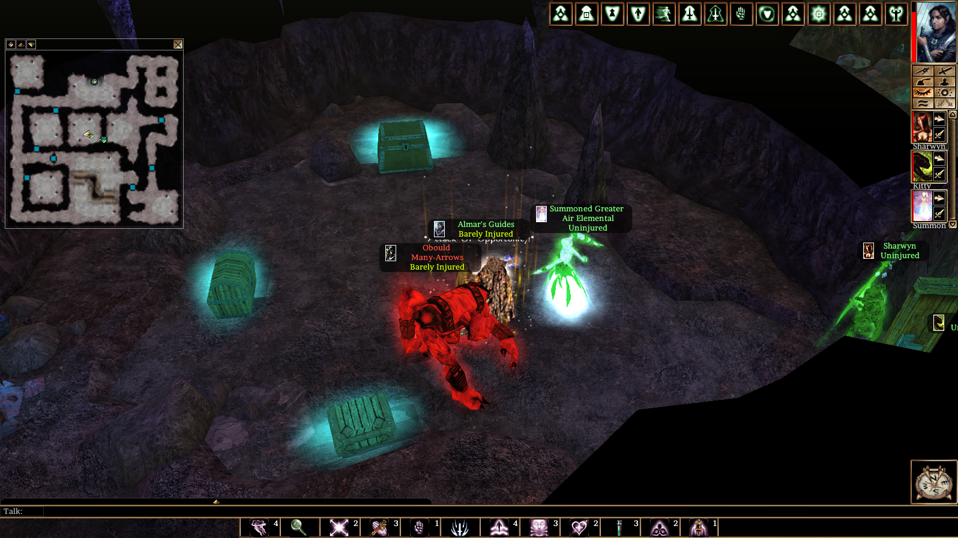Image resolution: width=958 pixels, height=538 pixels.
Task: Close the minimap panel
Action: pos(178,44)
